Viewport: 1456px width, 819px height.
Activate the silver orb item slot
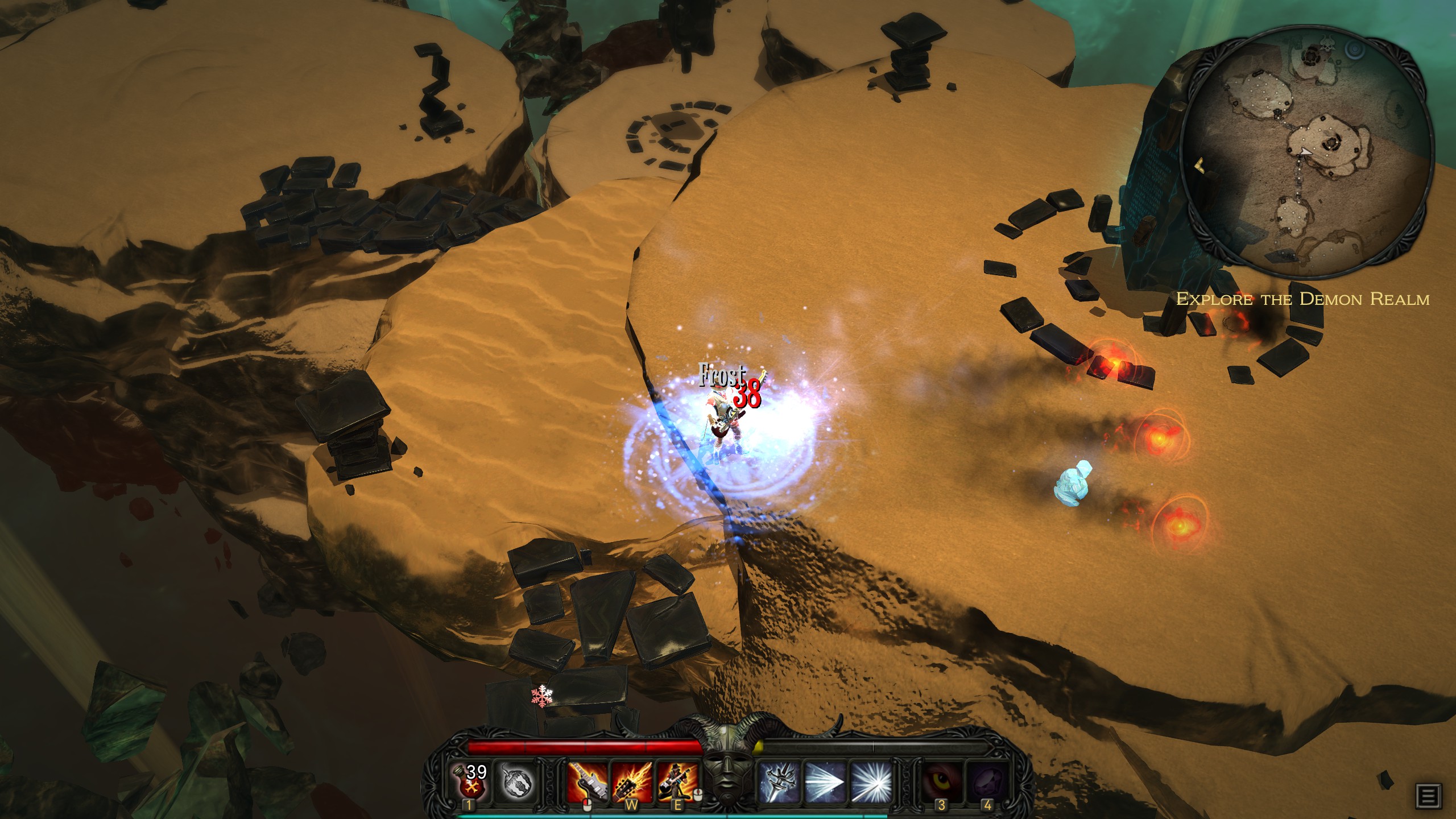click(x=516, y=780)
